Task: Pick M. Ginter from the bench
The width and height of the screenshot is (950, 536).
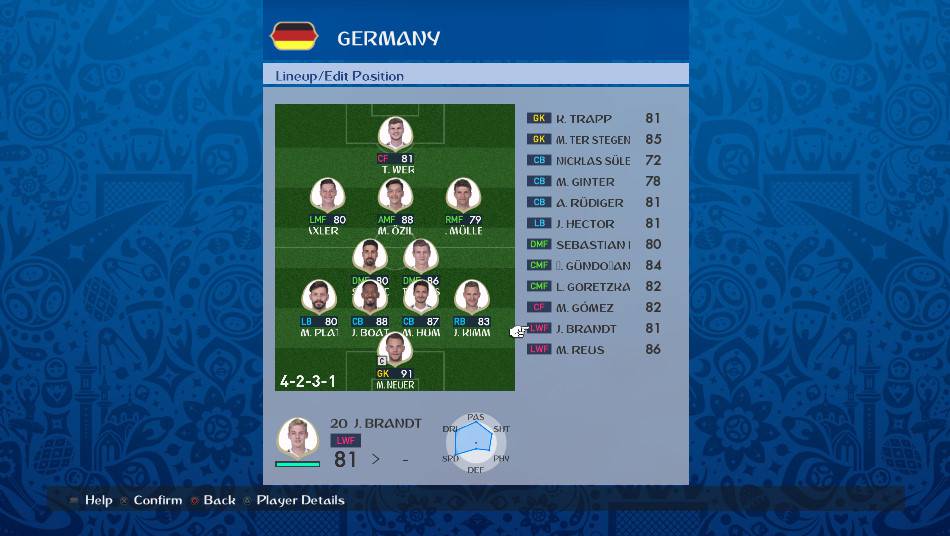Action: (593, 181)
